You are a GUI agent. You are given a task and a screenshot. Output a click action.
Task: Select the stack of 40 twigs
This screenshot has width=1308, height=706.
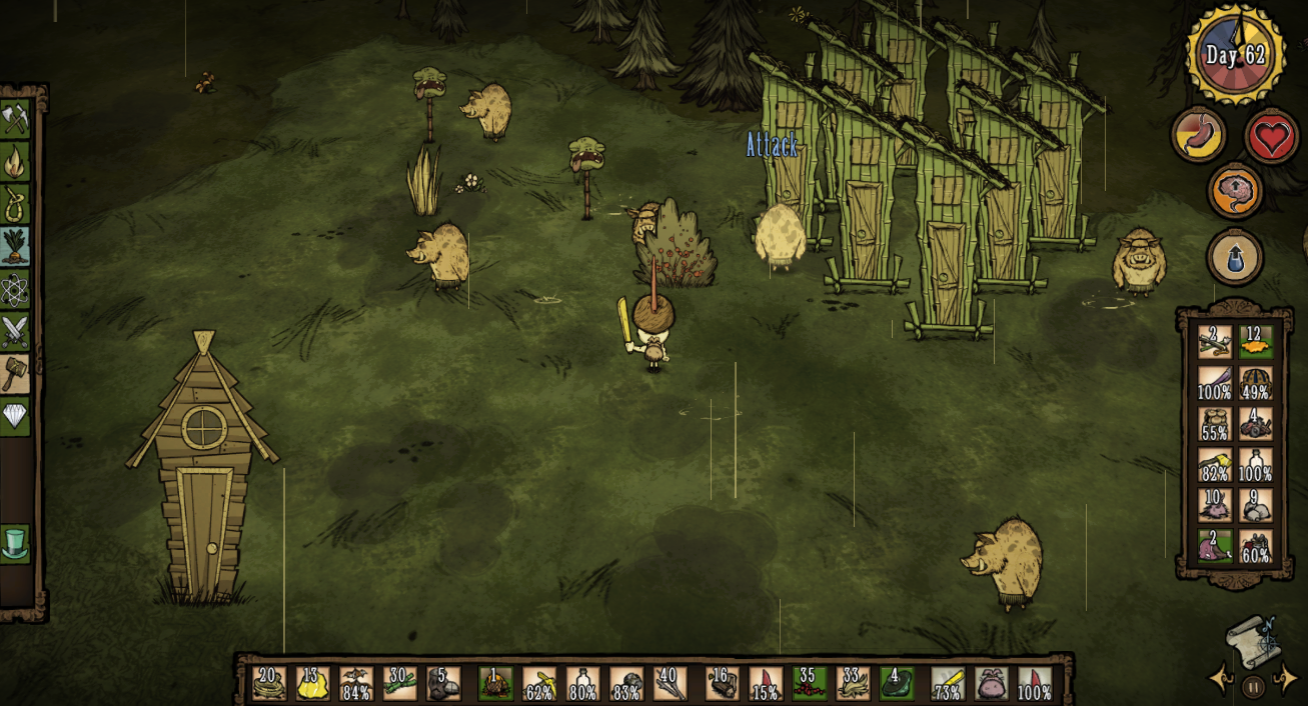click(x=670, y=683)
